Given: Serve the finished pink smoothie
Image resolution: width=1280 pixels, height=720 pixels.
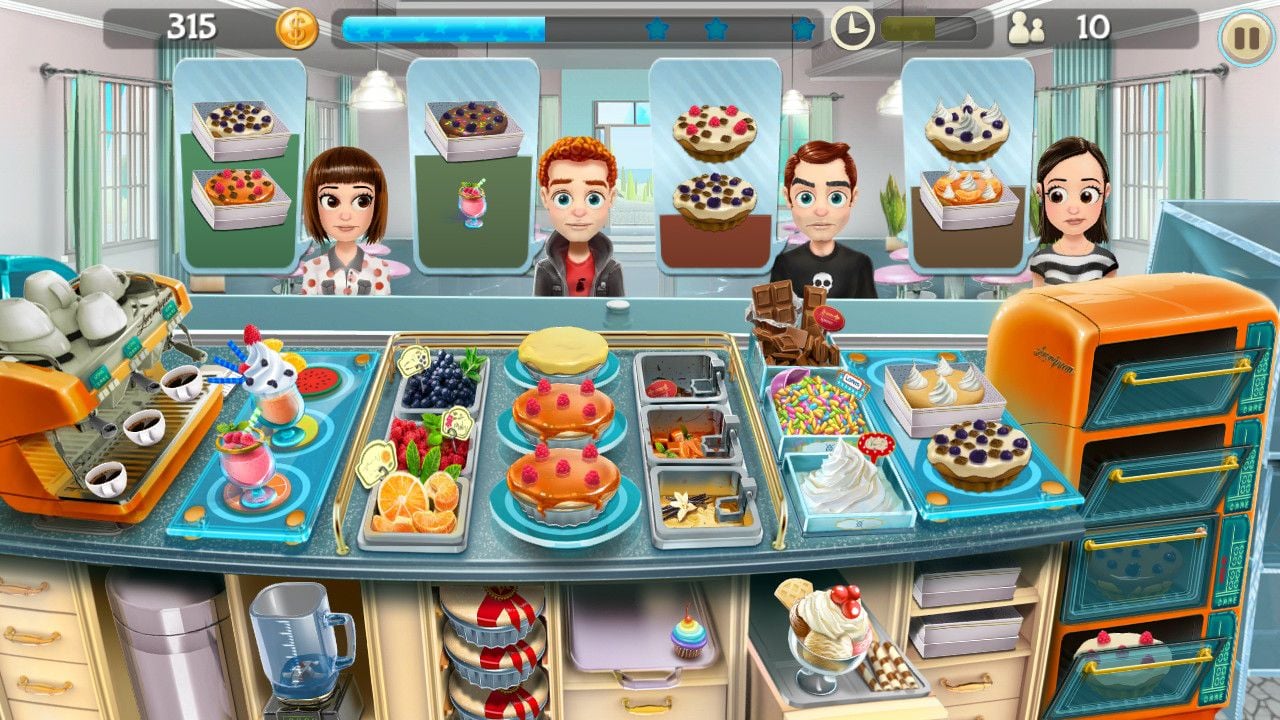Looking at the screenshot, I should coord(250,465).
